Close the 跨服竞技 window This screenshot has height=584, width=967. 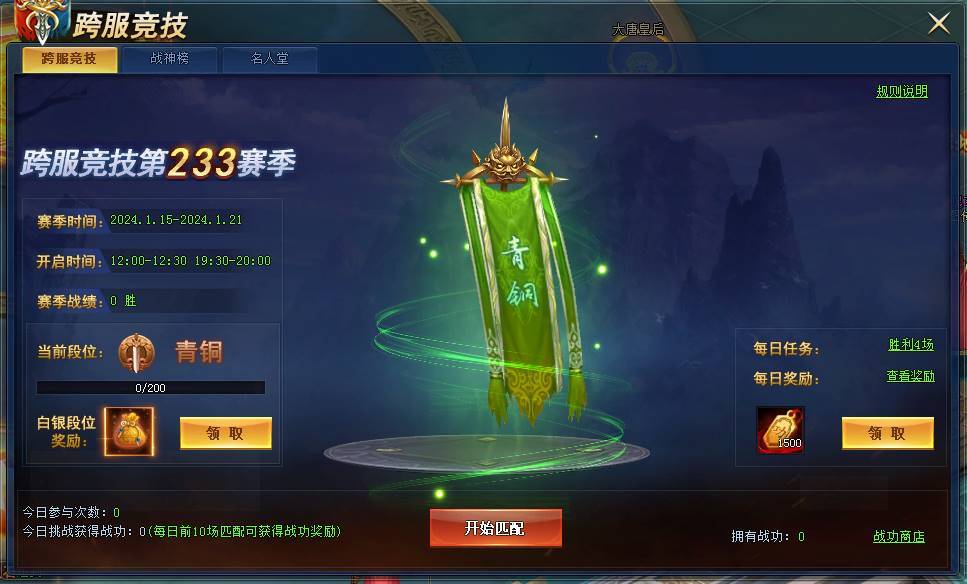point(939,24)
